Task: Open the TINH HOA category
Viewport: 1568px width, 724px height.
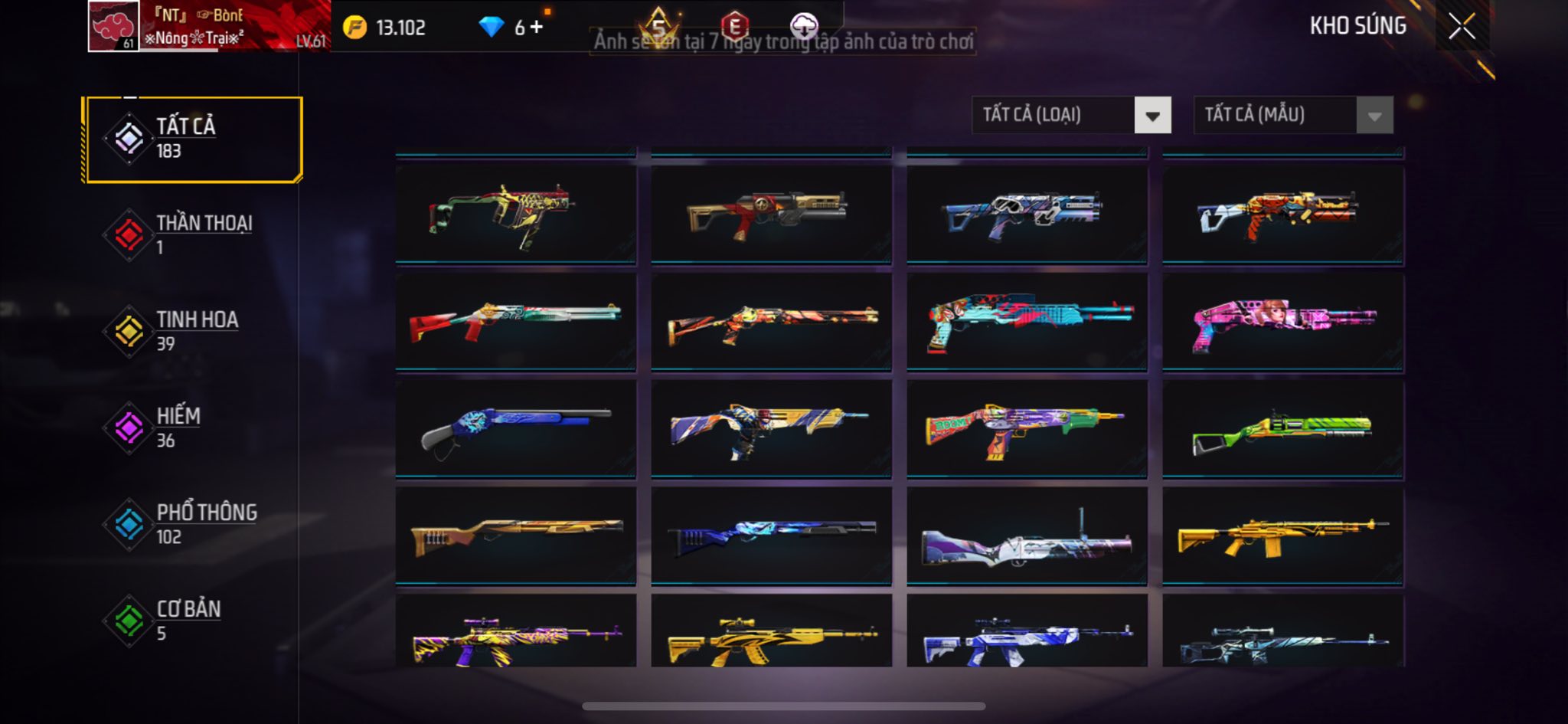Action: pyautogui.click(x=194, y=331)
